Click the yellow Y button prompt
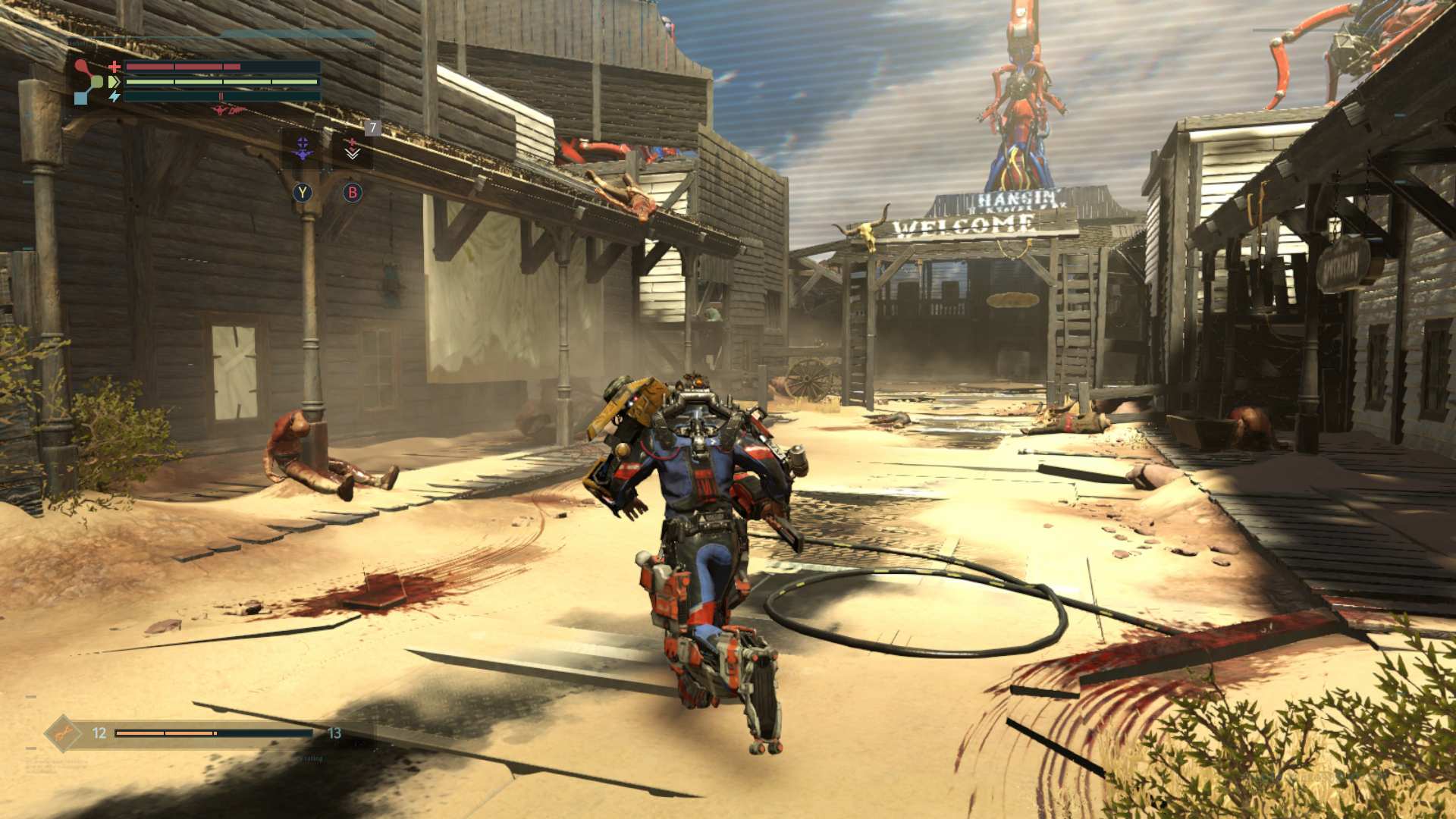Screen dimensions: 1456x819 pyautogui.click(x=302, y=194)
